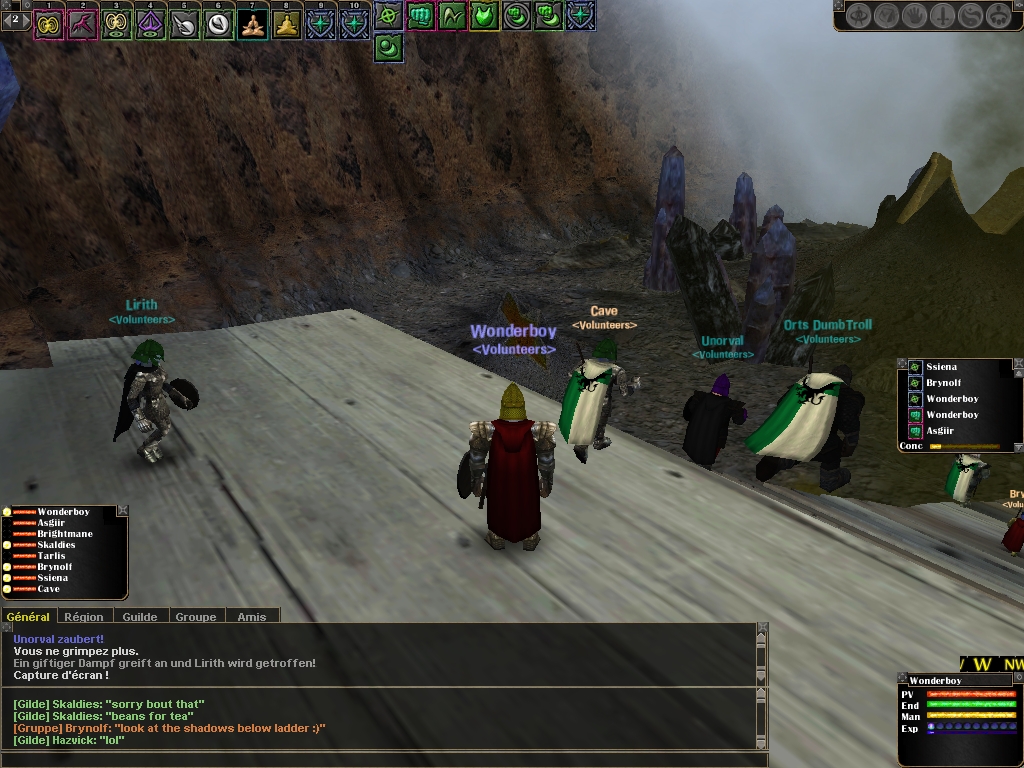Target Brightmane in the group list
Image resolution: width=1024 pixels, height=768 pixels.
(x=65, y=534)
